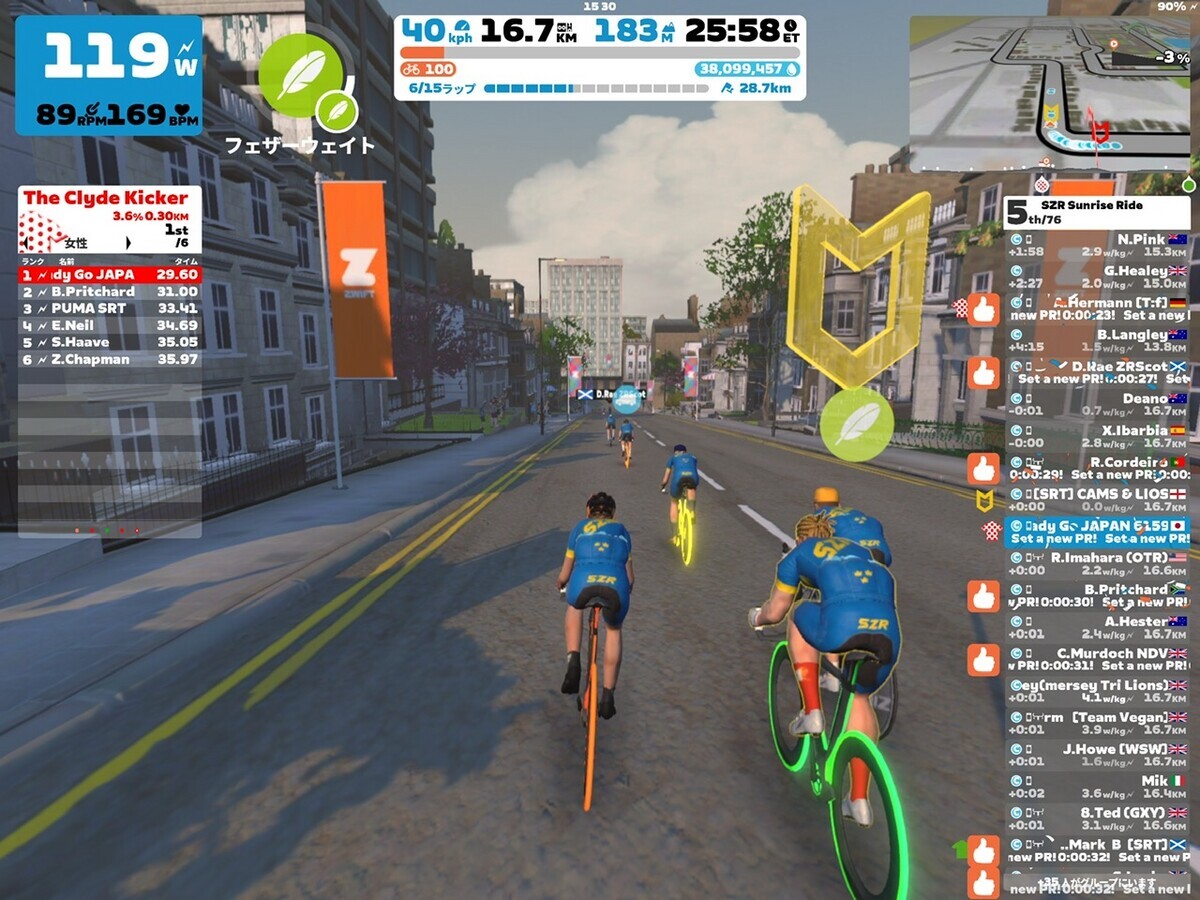Tap thumbs-up next to C.Murdoch NDV
This screenshot has height=900, width=1200.
[984, 660]
